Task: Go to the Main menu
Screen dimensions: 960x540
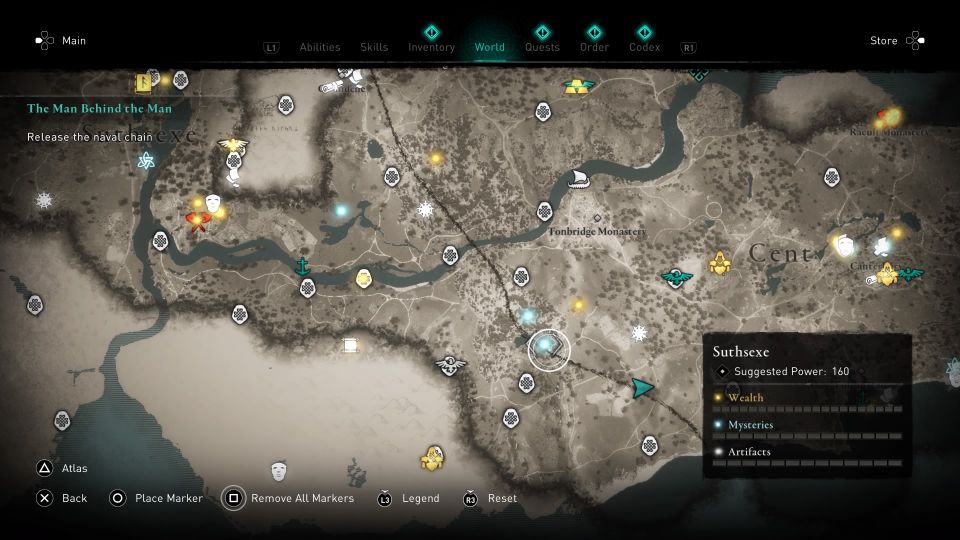Action: [x=74, y=41]
